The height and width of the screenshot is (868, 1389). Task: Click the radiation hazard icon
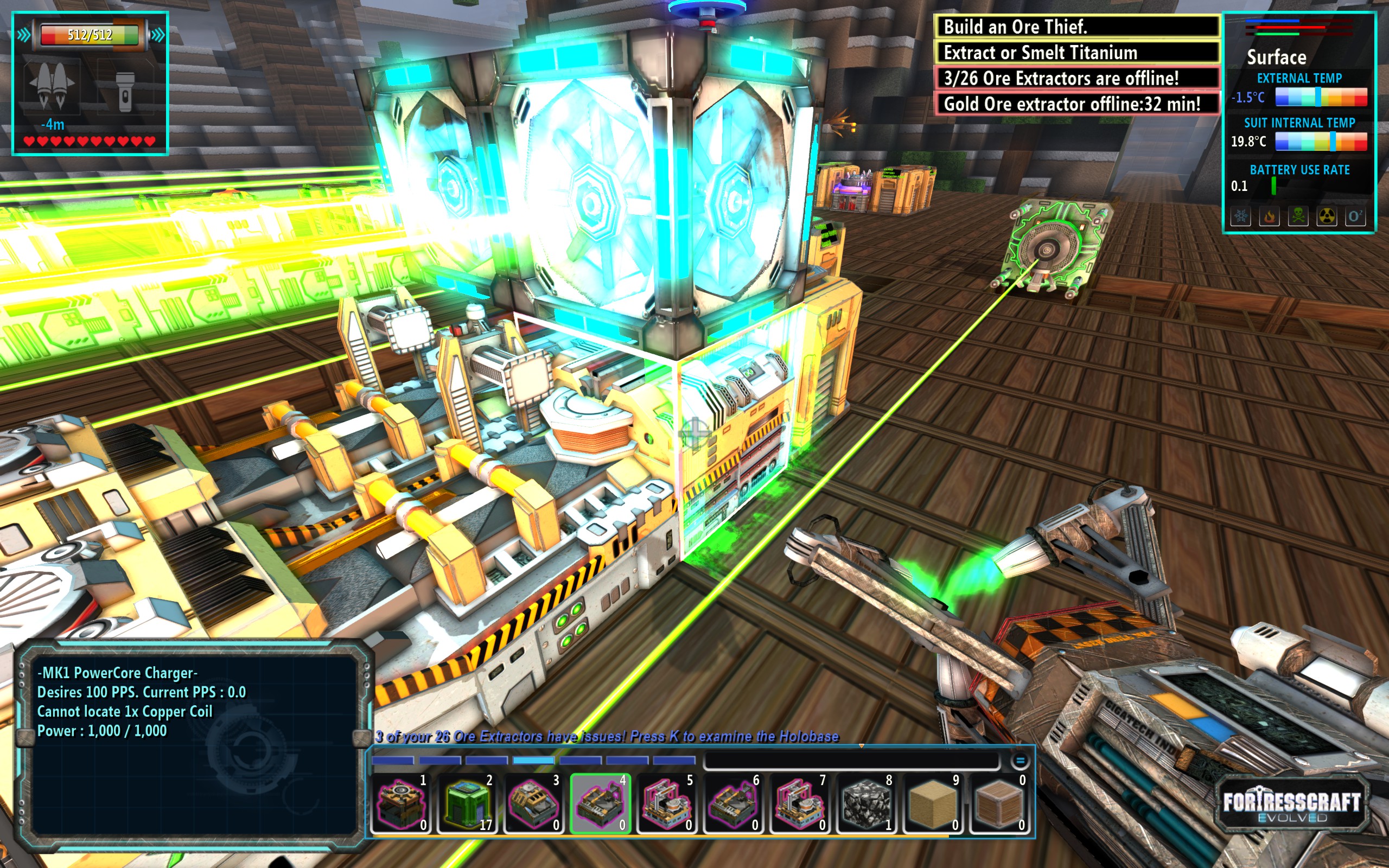pyautogui.click(x=1327, y=216)
